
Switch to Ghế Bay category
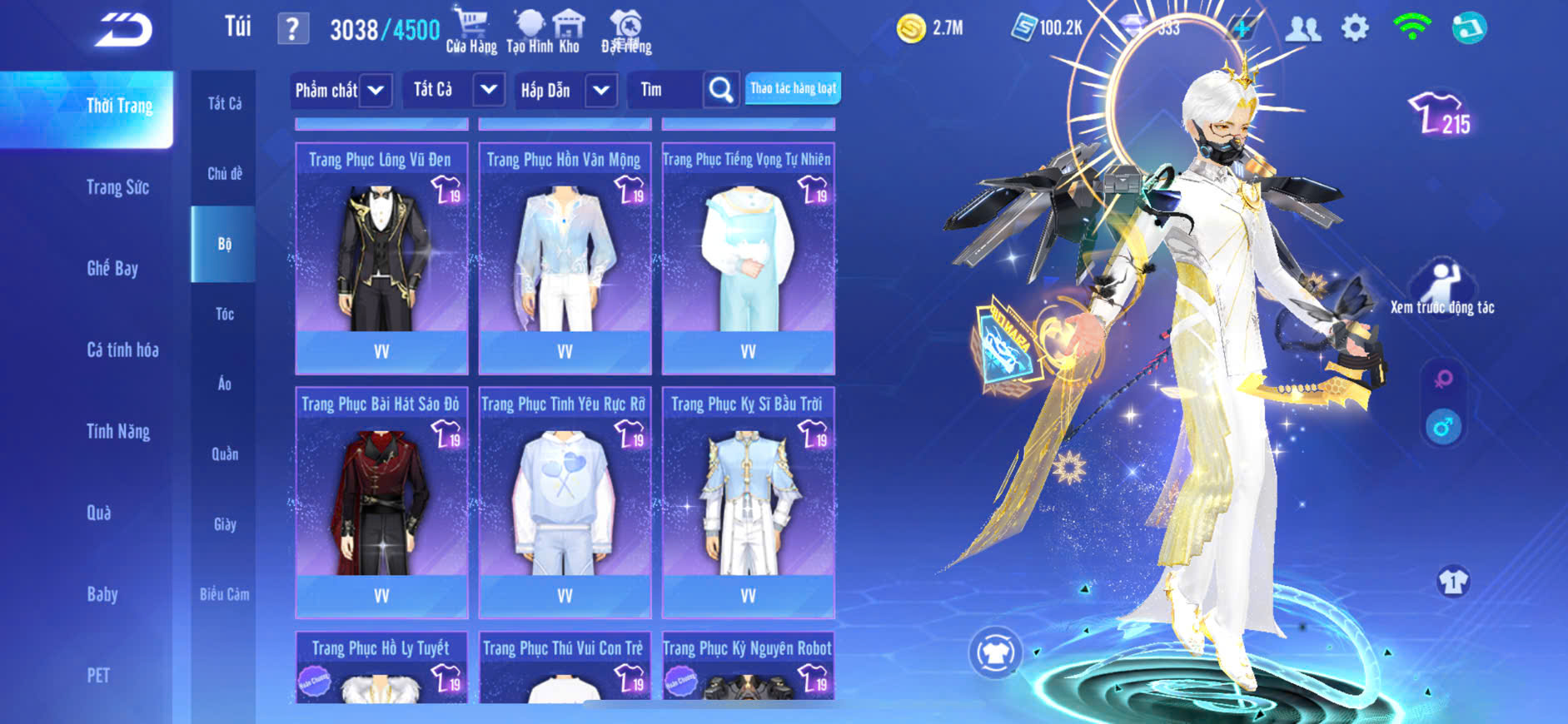112,268
